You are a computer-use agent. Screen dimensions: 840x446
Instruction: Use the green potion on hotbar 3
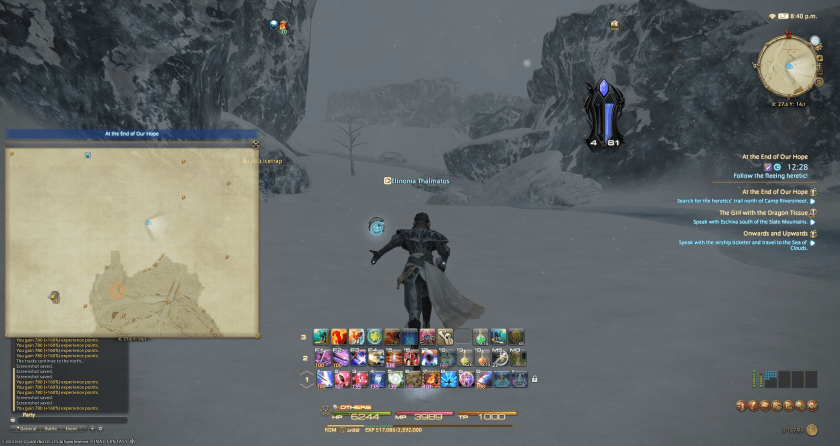point(482,337)
